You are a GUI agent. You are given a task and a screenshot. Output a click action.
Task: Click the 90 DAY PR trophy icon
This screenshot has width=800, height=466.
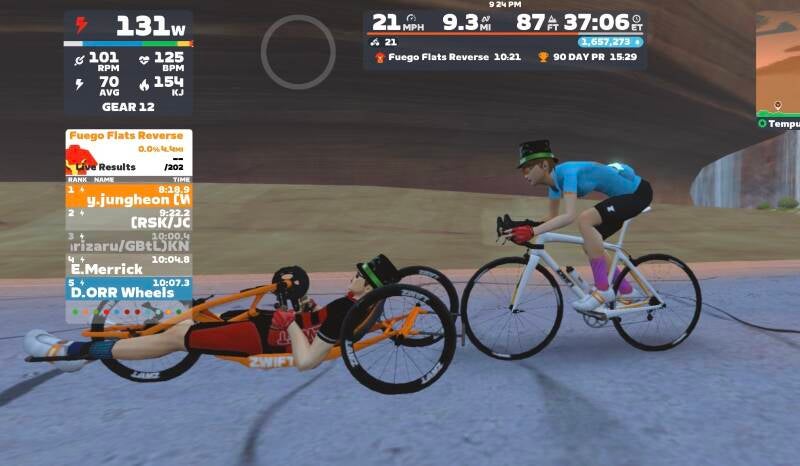(x=544, y=58)
